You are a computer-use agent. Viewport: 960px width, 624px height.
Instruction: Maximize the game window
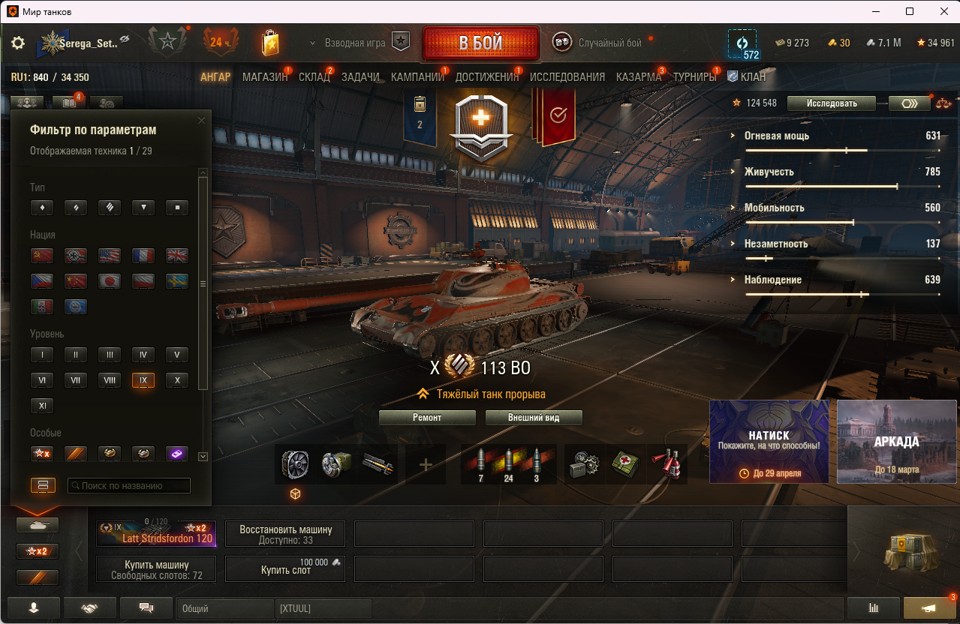point(909,11)
